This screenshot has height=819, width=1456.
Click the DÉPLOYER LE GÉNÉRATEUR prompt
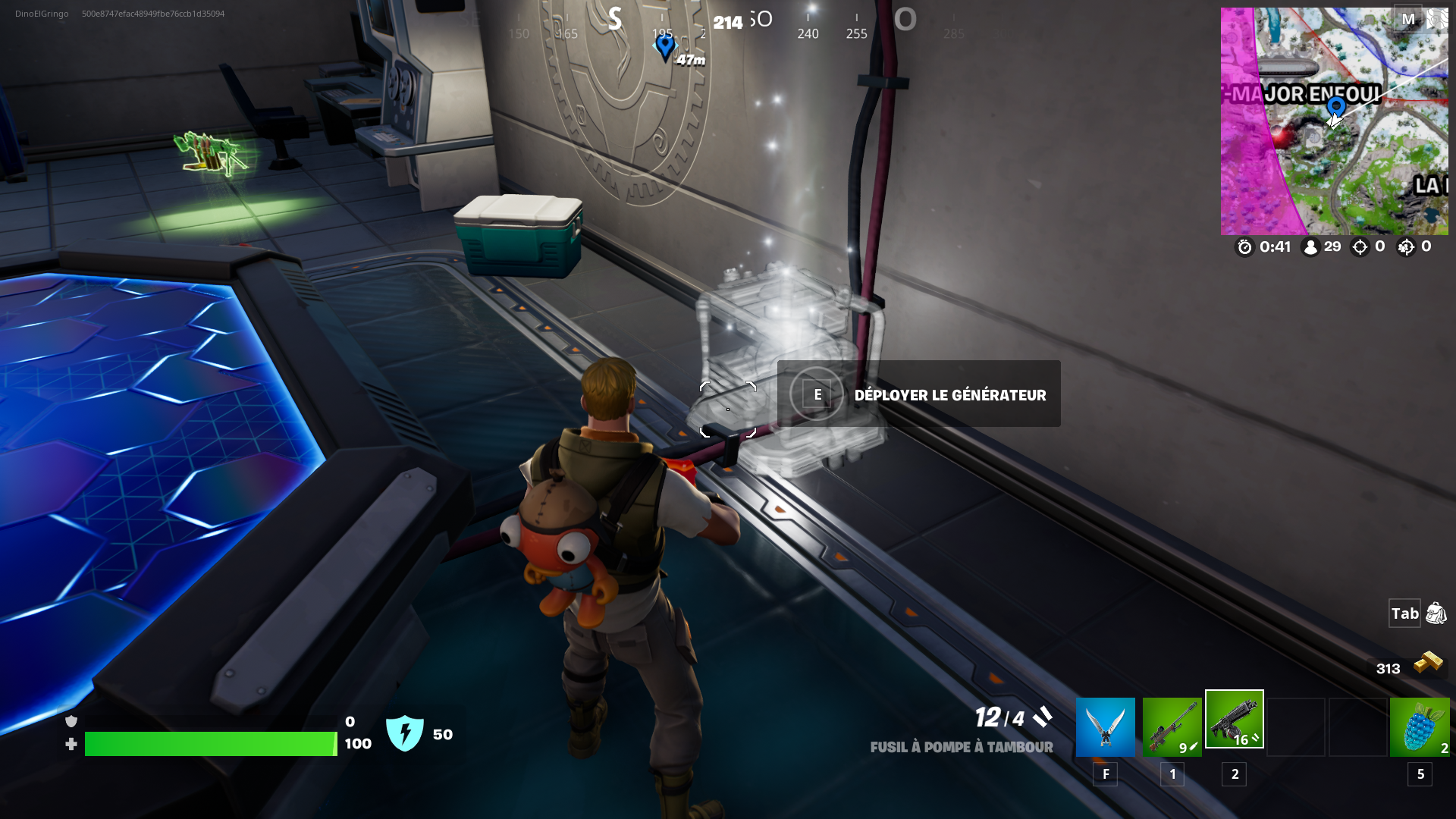click(x=918, y=394)
